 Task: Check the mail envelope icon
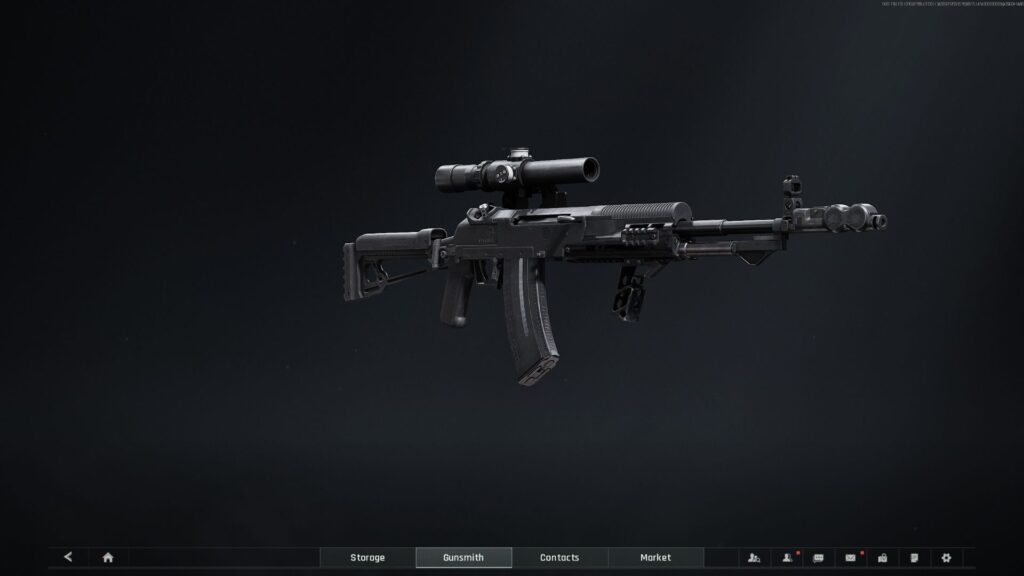[850, 557]
